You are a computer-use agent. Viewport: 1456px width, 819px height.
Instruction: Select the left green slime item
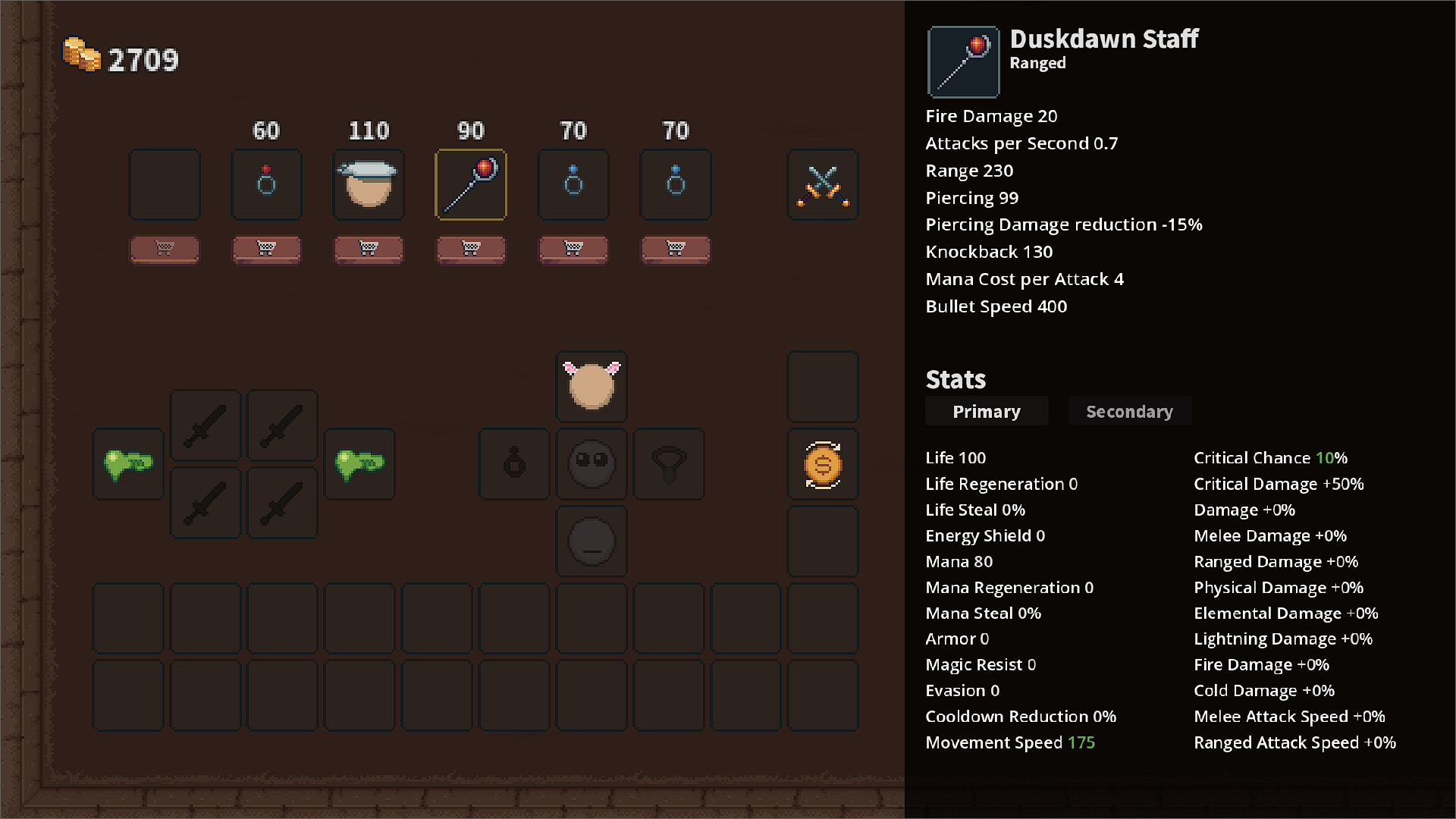click(127, 464)
